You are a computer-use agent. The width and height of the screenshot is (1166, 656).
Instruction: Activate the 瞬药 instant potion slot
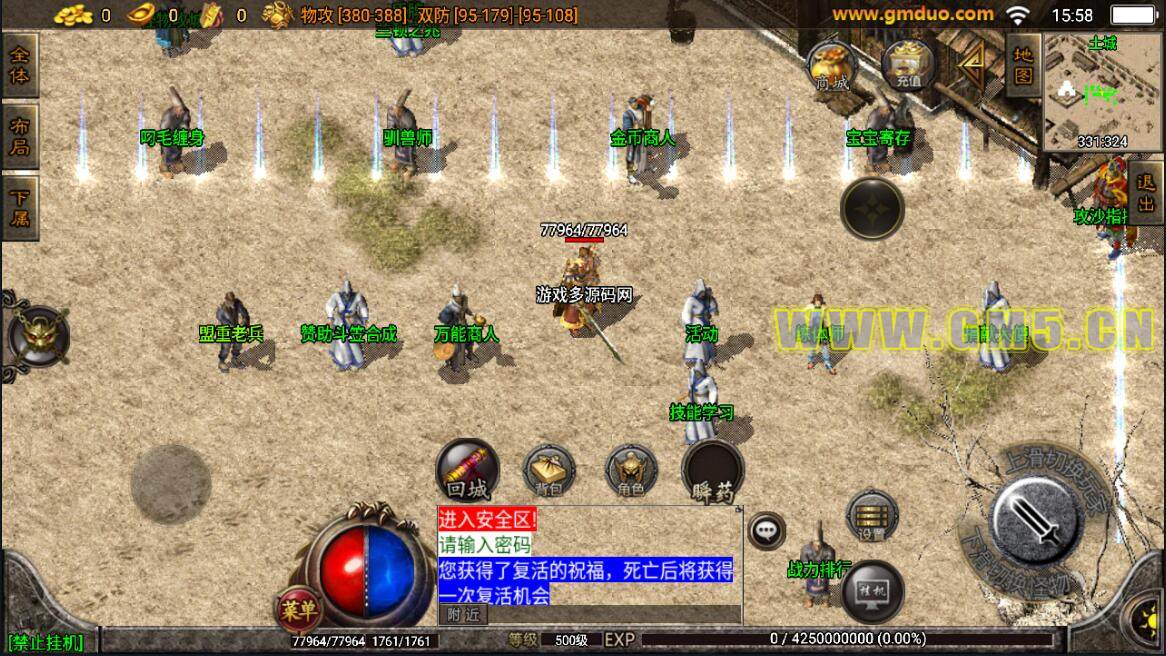point(712,471)
